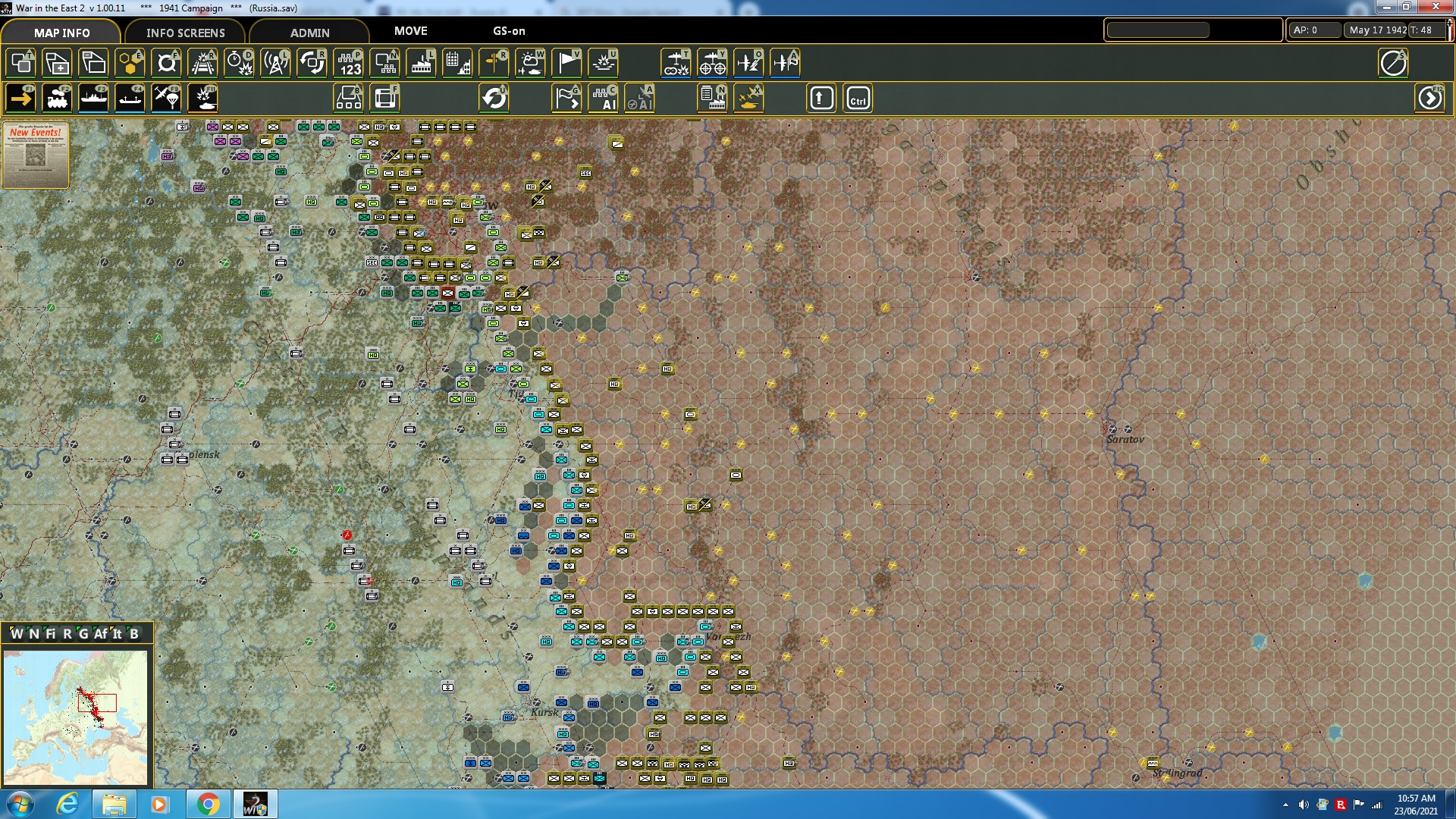The width and height of the screenshot is (1456, 819).
Task: Activate the bomb city air directive
Action: [x=676, y=62]
